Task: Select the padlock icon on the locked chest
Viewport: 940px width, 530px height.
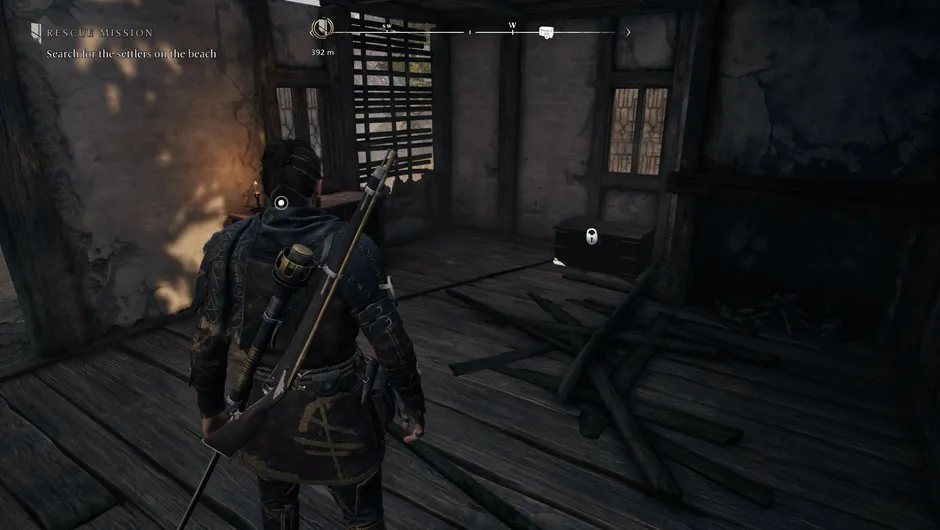Action: 592,238
